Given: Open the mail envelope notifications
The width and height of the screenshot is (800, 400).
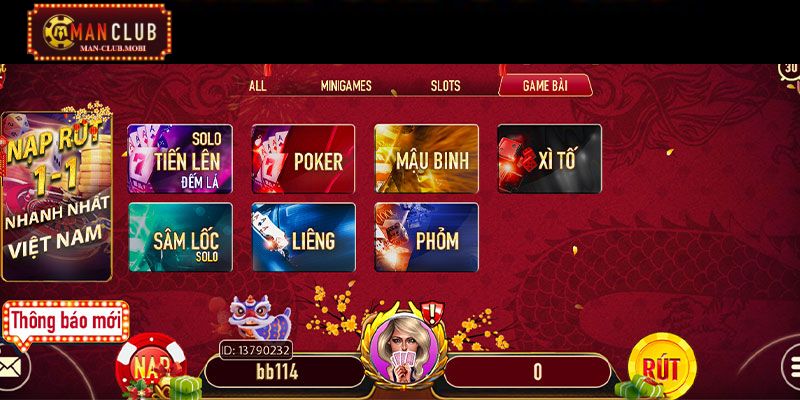Looking at the screenshot, I should 12,367.
